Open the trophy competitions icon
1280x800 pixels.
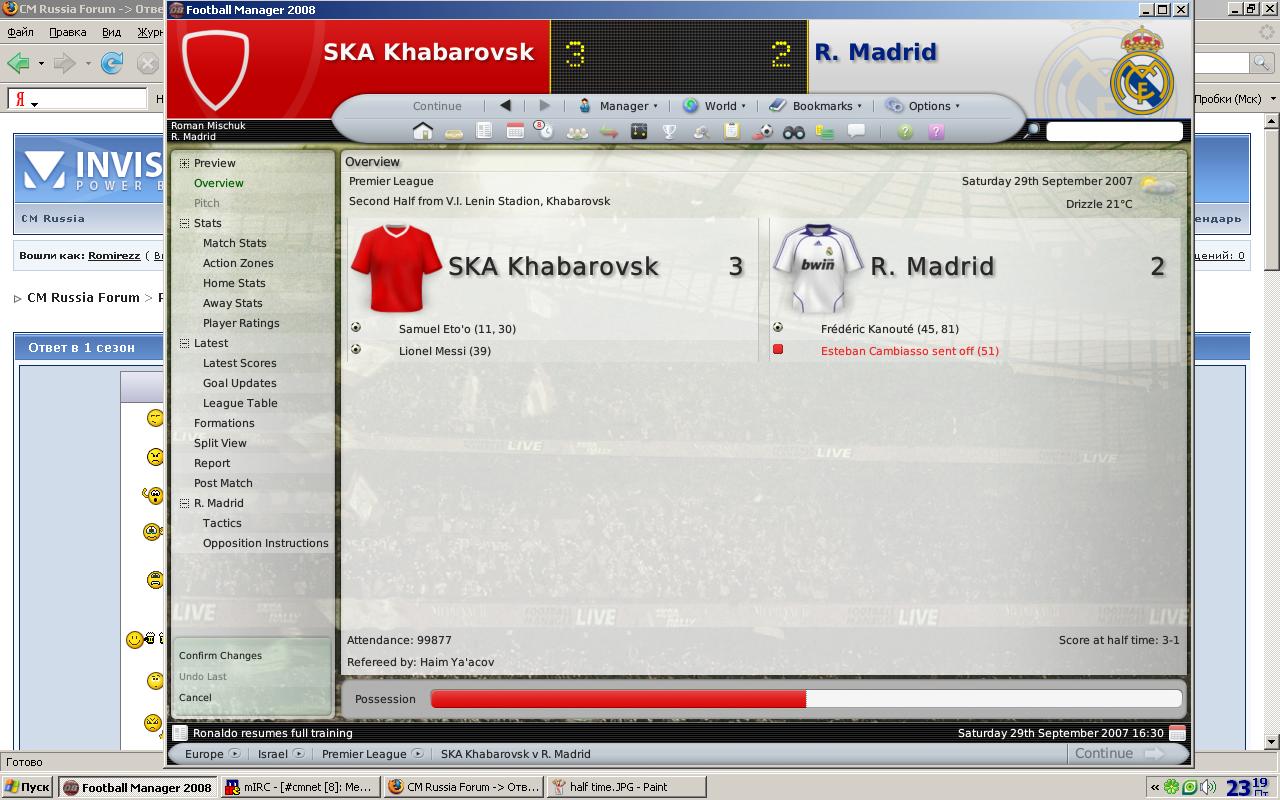pyautogui.click(x=670, y=131)
